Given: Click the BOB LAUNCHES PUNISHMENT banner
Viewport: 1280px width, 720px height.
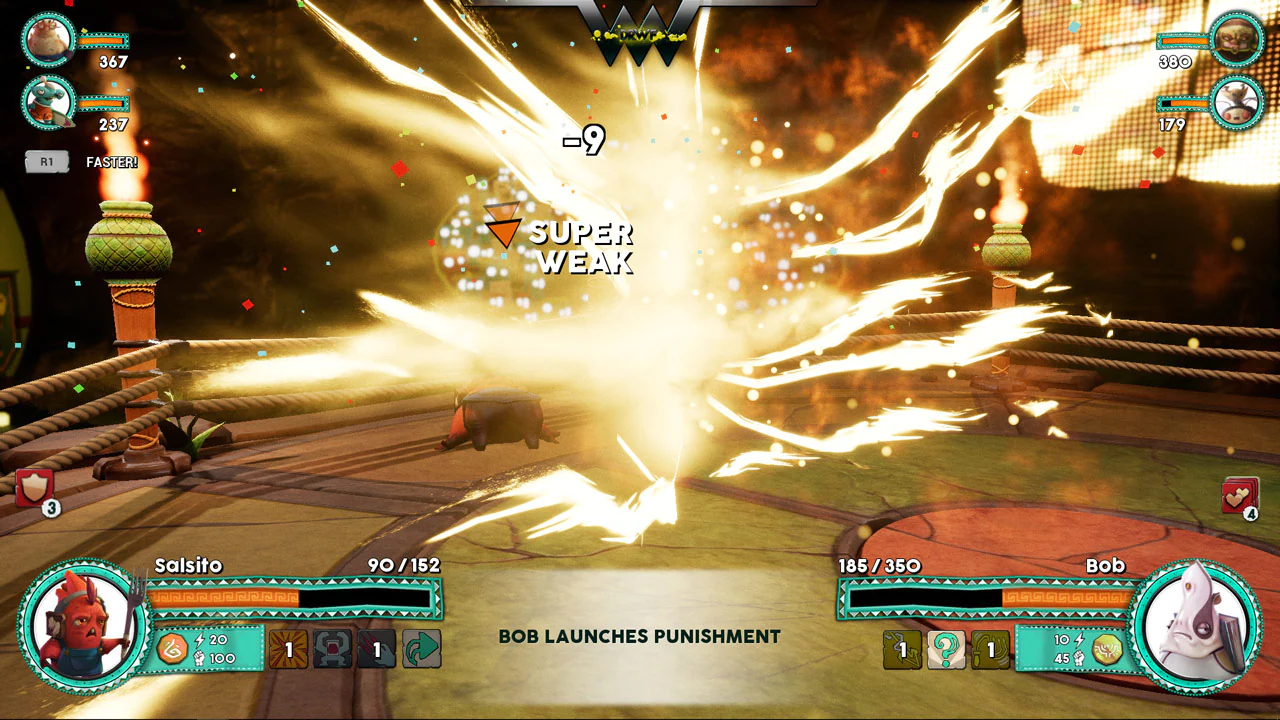Looking at the screenshot, I should click(x=639, y=636).
